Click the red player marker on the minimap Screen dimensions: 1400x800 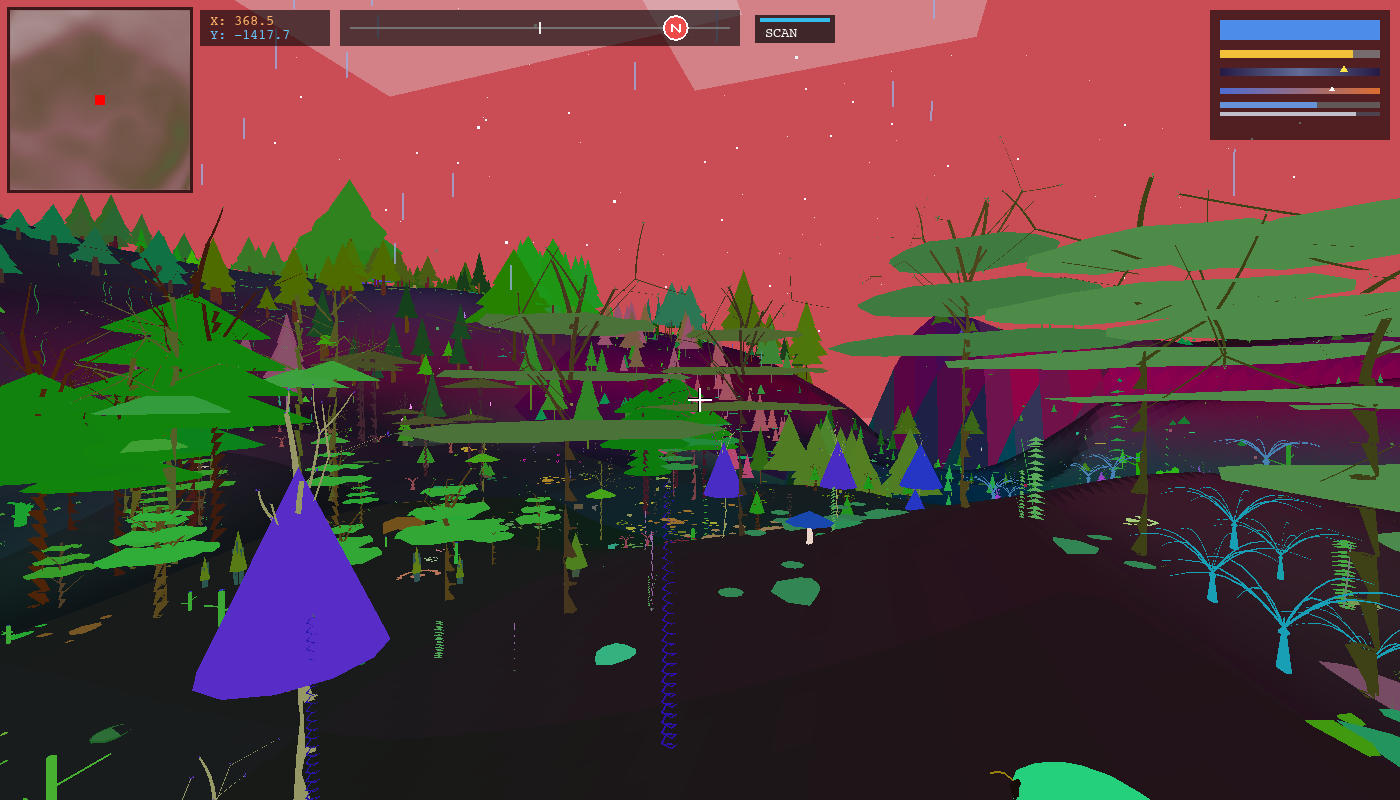click(98, 99)
